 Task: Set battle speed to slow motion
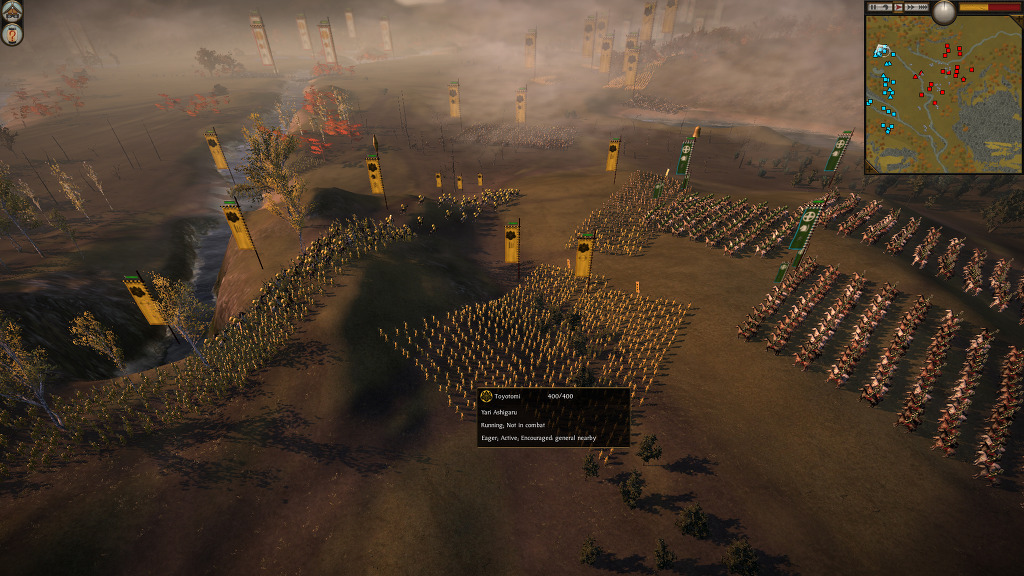point(886,7)
